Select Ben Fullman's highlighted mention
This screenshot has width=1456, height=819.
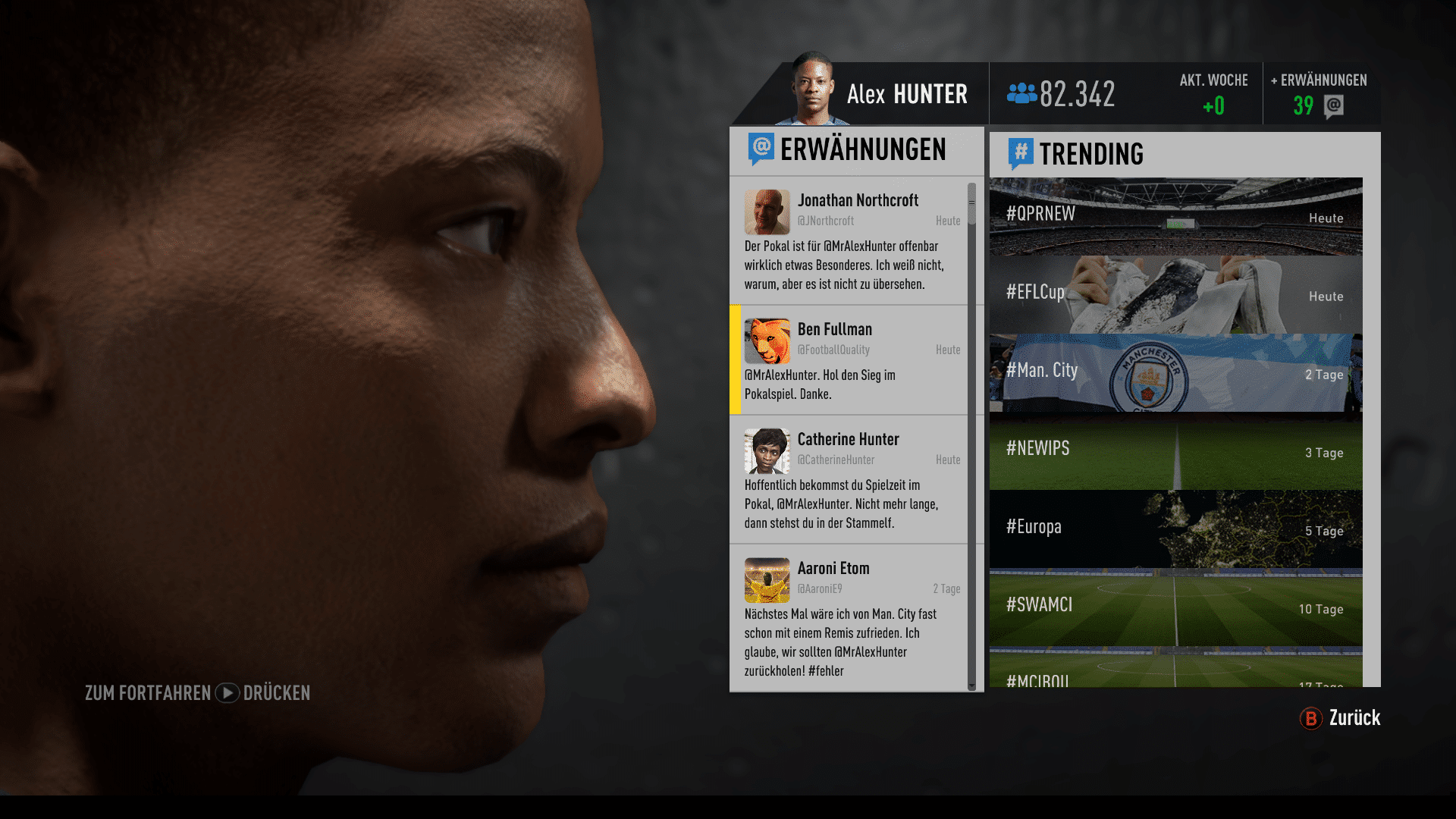(848, 360)
